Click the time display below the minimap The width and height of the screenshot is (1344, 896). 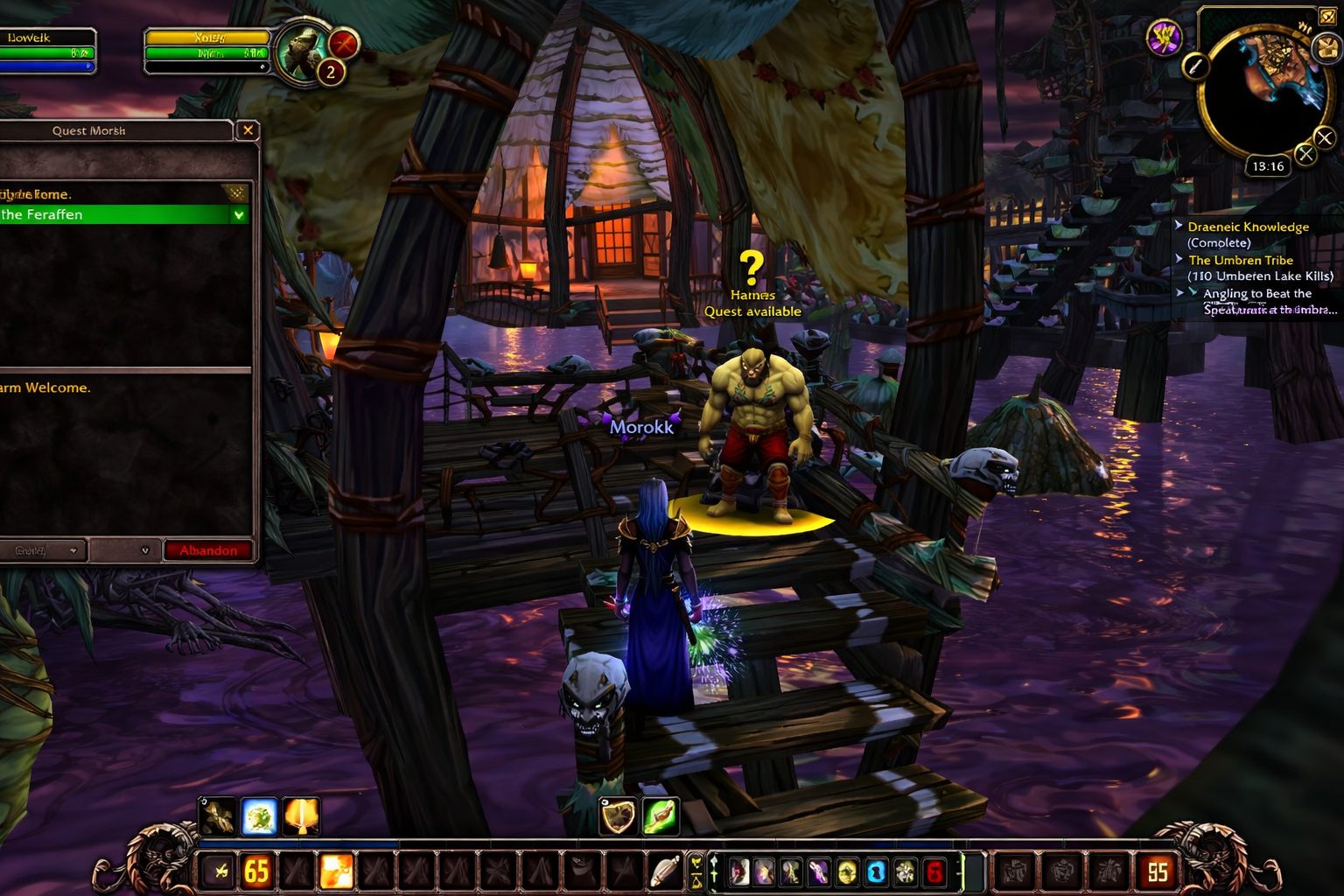tap(1268, 166)
